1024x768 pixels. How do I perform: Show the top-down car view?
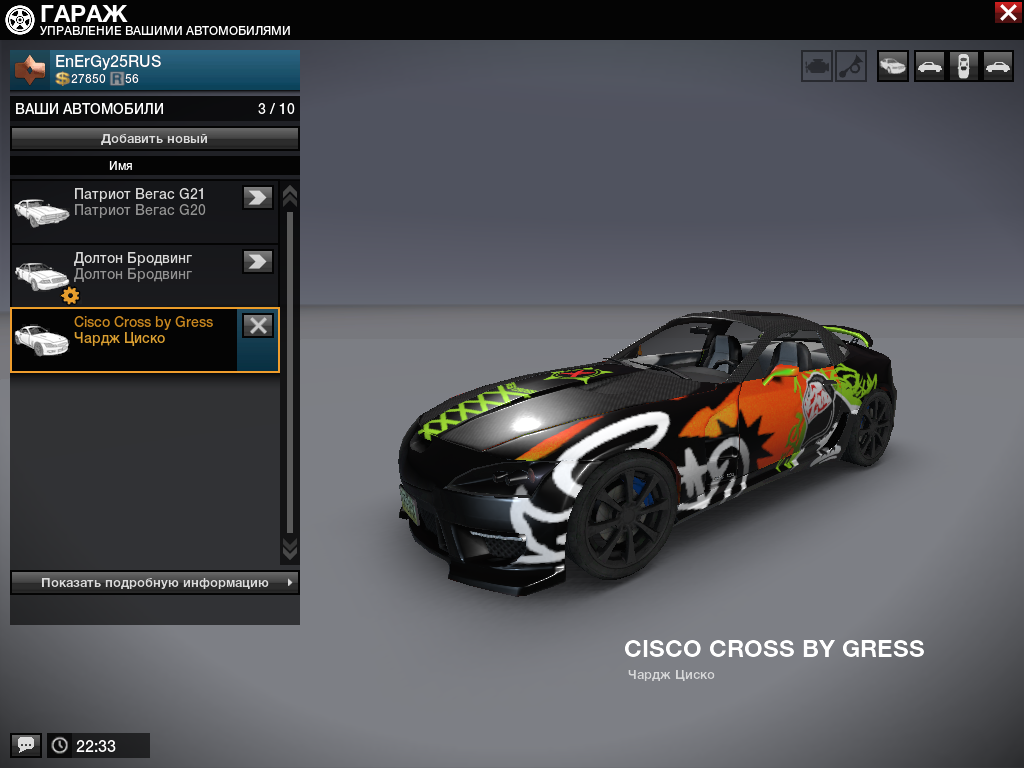tap(963, 66)
